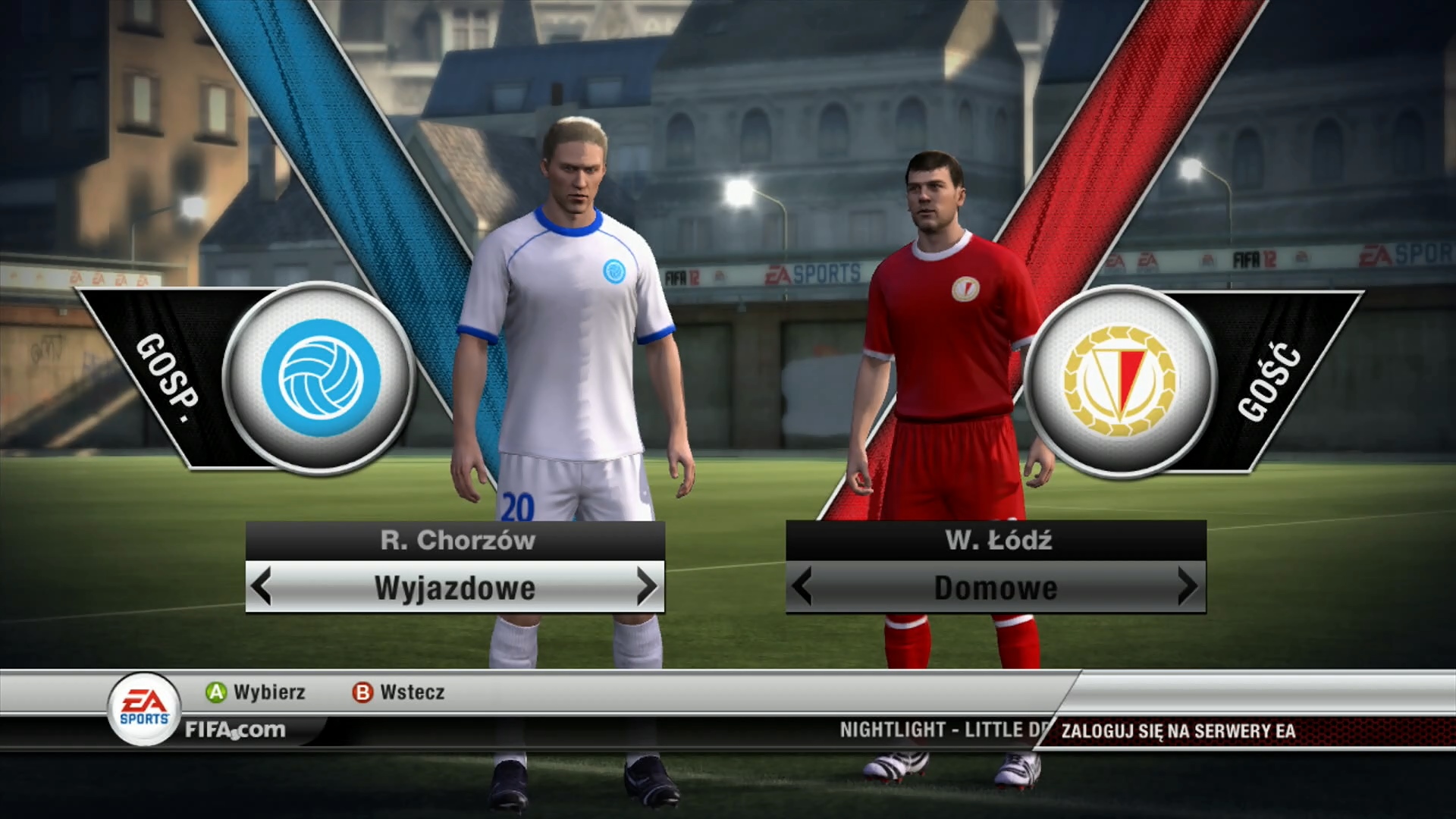
Task: Choose the Wyjazdowe kit selector
Action: [x=454, y=588]
